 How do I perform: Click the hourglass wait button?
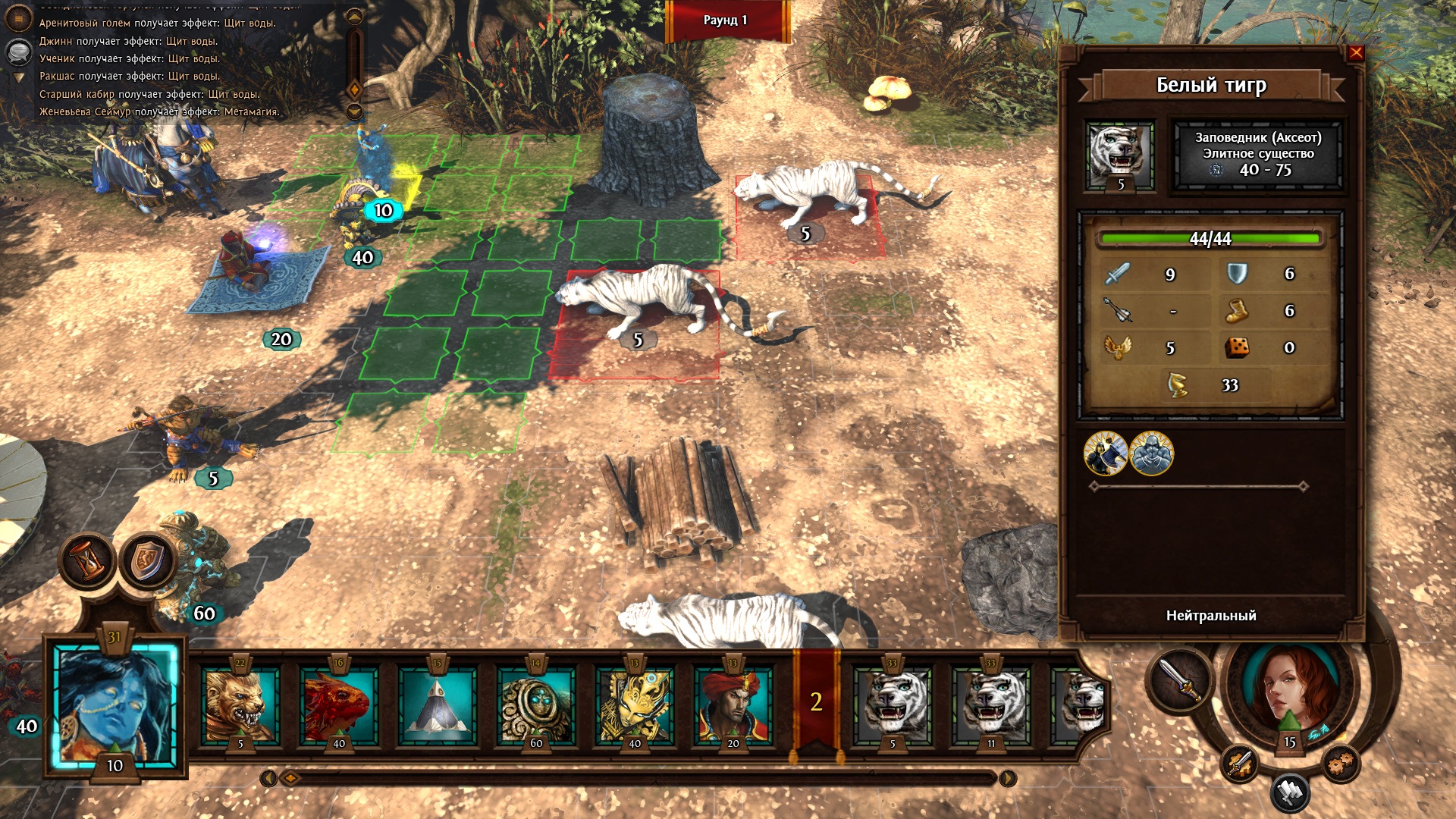click(88, 562)
